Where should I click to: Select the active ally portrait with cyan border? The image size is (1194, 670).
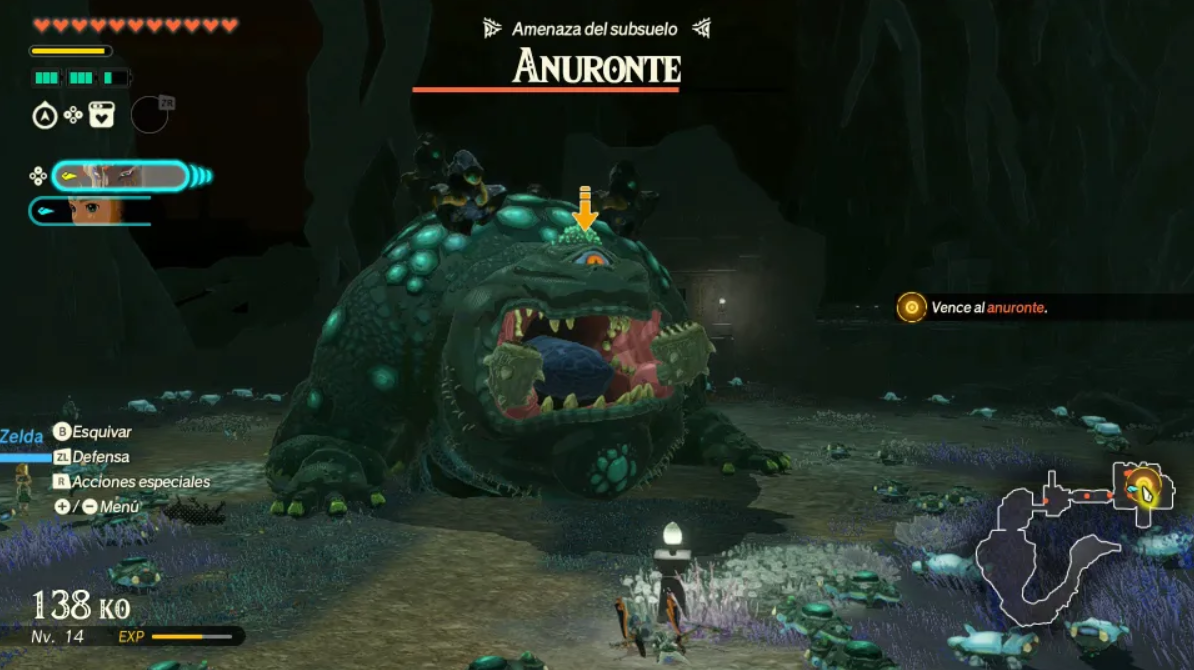click(x=120, y=177)
